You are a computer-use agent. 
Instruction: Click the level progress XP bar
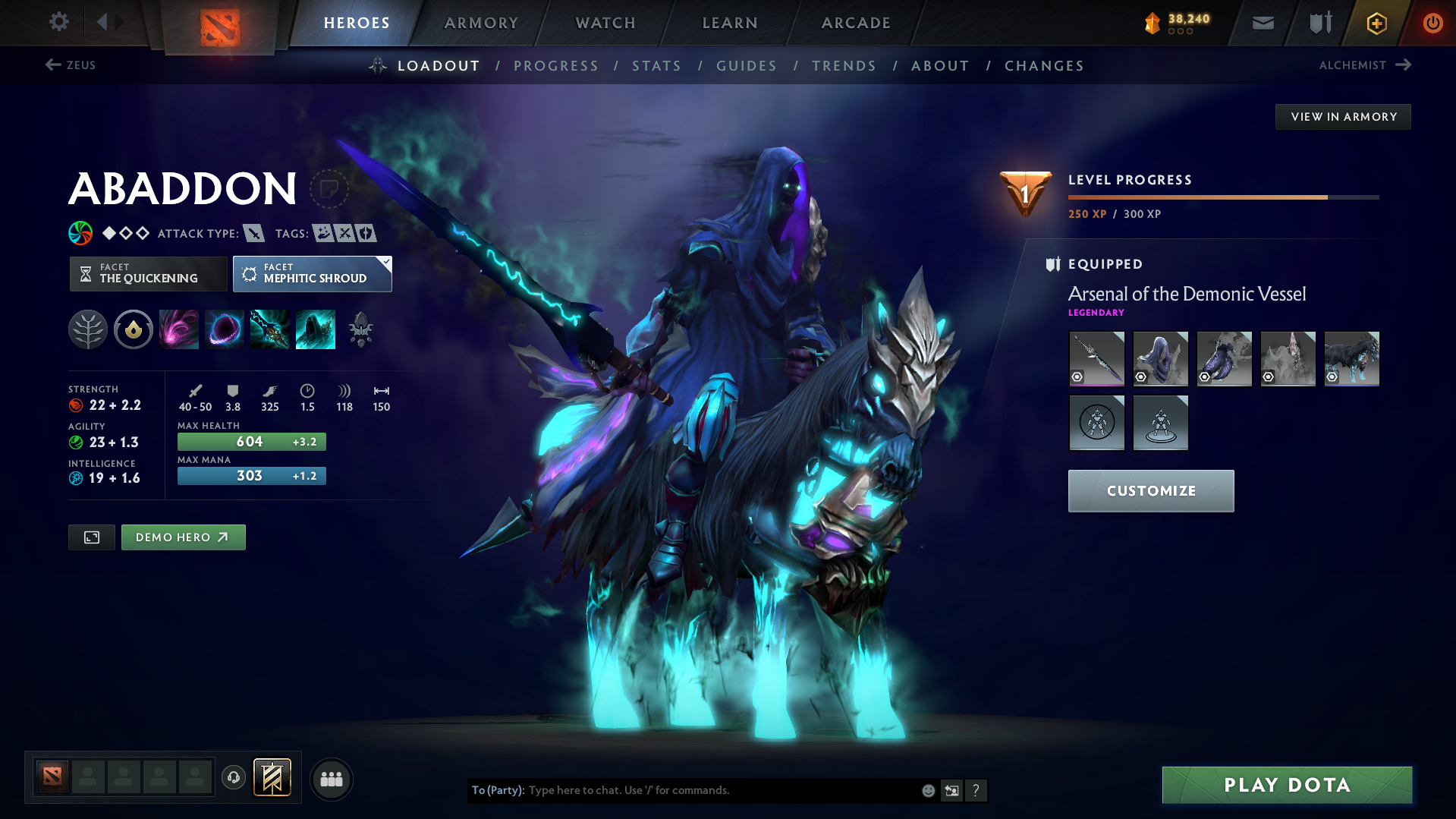[1222, 197]
